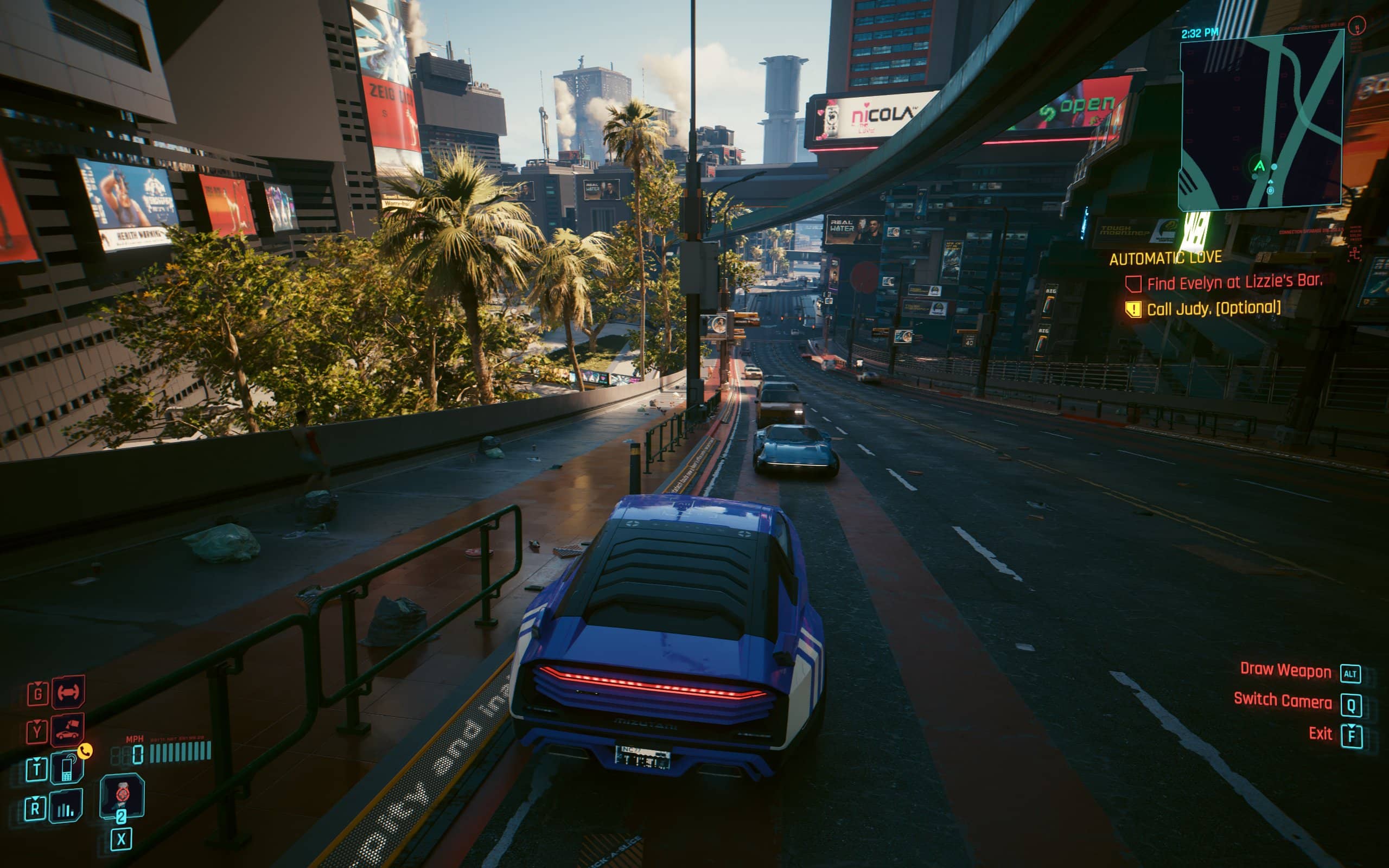This screenshot has width=1389, height=868.
Task: Use the consumable inhaler quick slot
Action: (x=122, y=795)
